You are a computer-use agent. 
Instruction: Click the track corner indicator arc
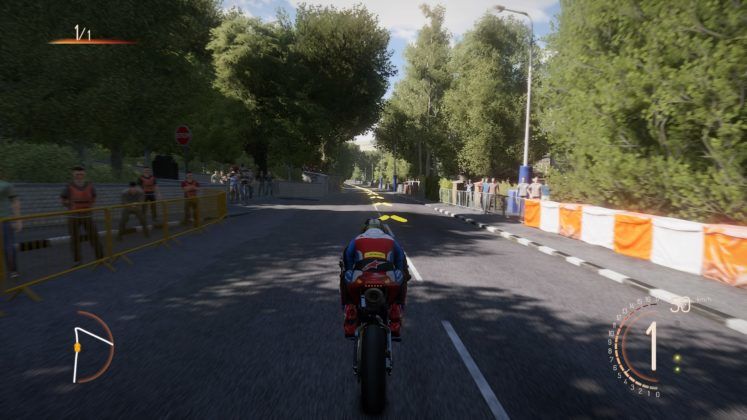(92, 346)
